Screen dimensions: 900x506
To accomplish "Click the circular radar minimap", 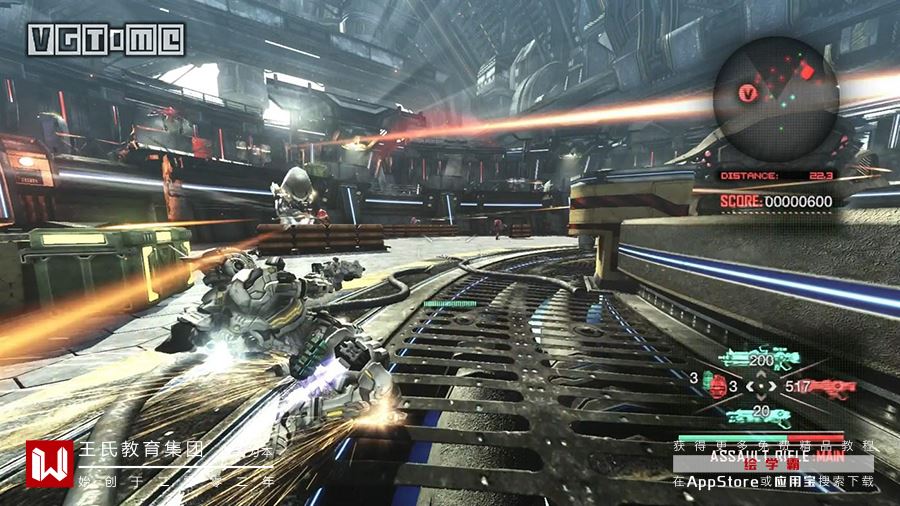I will (777, 99).
